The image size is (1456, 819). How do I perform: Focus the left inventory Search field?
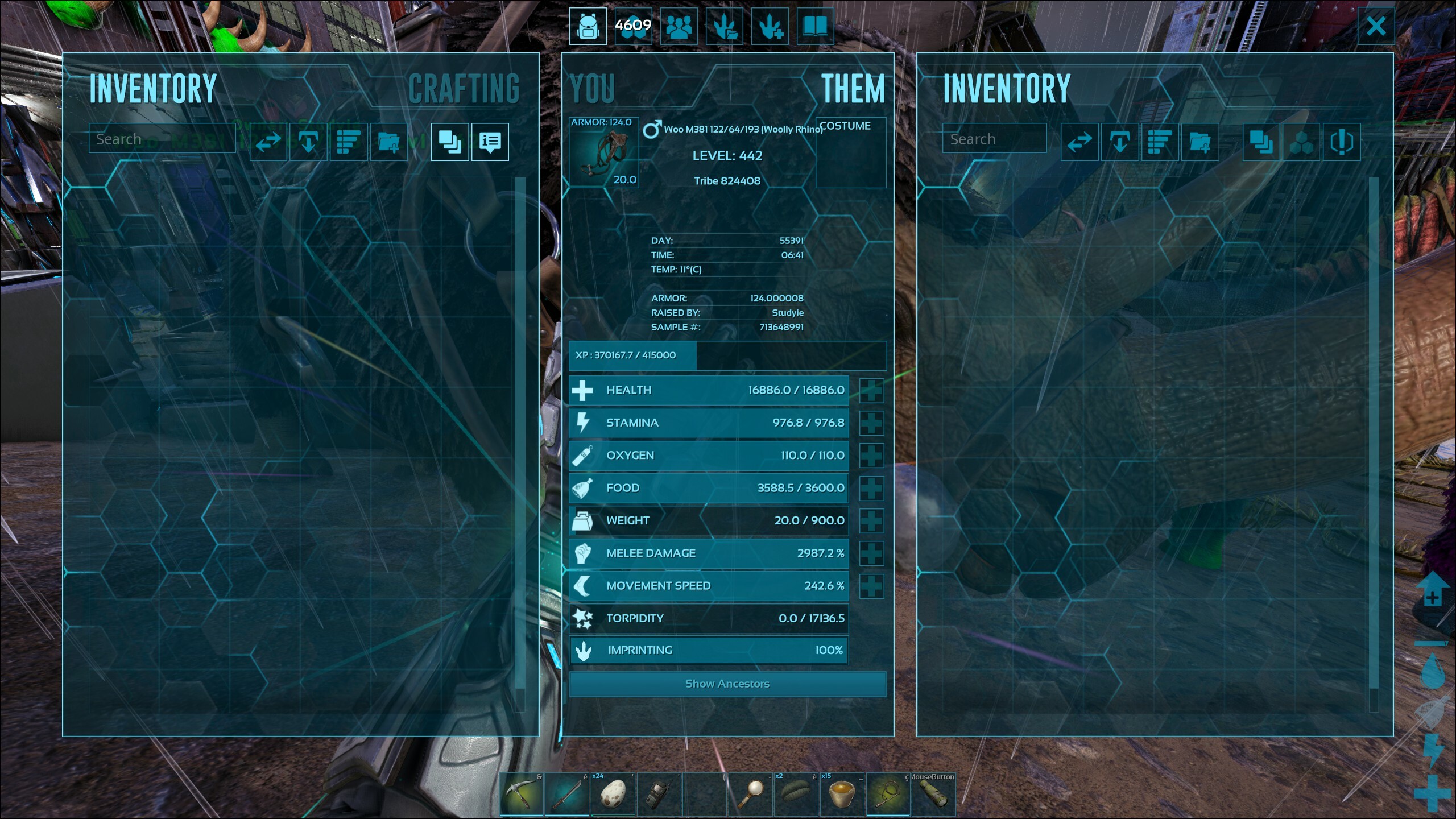162,139
